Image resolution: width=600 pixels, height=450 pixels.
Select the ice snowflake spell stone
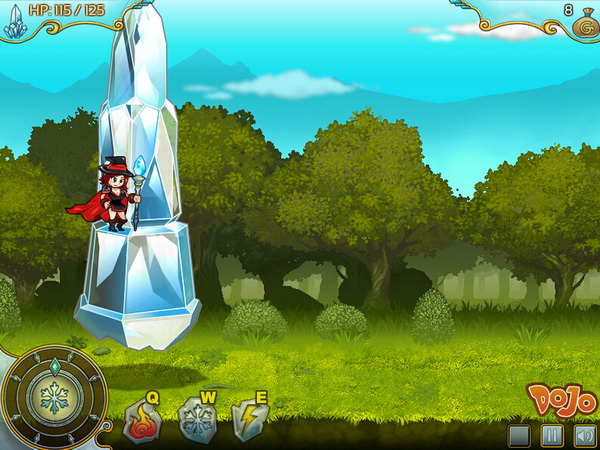click(x=196, y=420)
